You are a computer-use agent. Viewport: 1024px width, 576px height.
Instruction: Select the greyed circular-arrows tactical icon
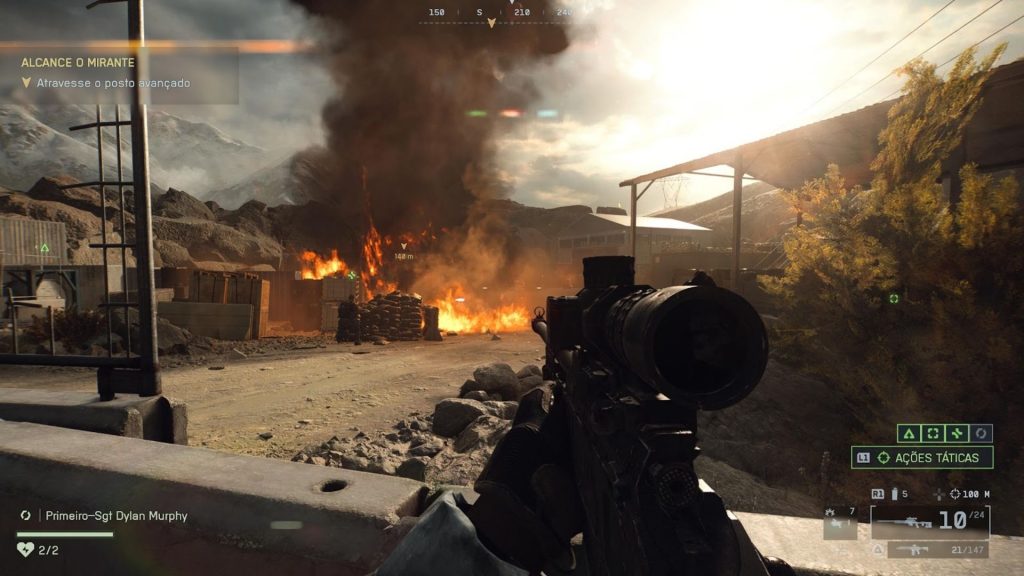[x=982, y=433]
